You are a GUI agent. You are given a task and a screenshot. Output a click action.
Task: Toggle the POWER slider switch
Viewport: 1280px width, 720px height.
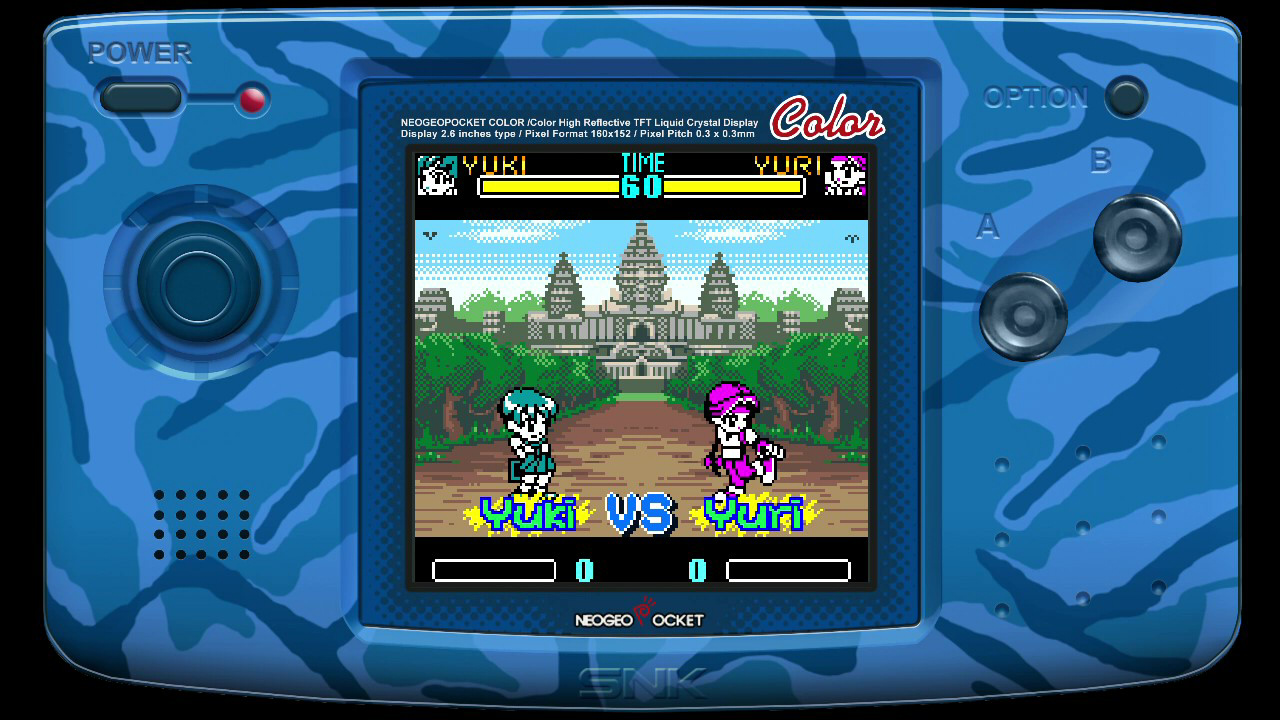coord(138,98)
